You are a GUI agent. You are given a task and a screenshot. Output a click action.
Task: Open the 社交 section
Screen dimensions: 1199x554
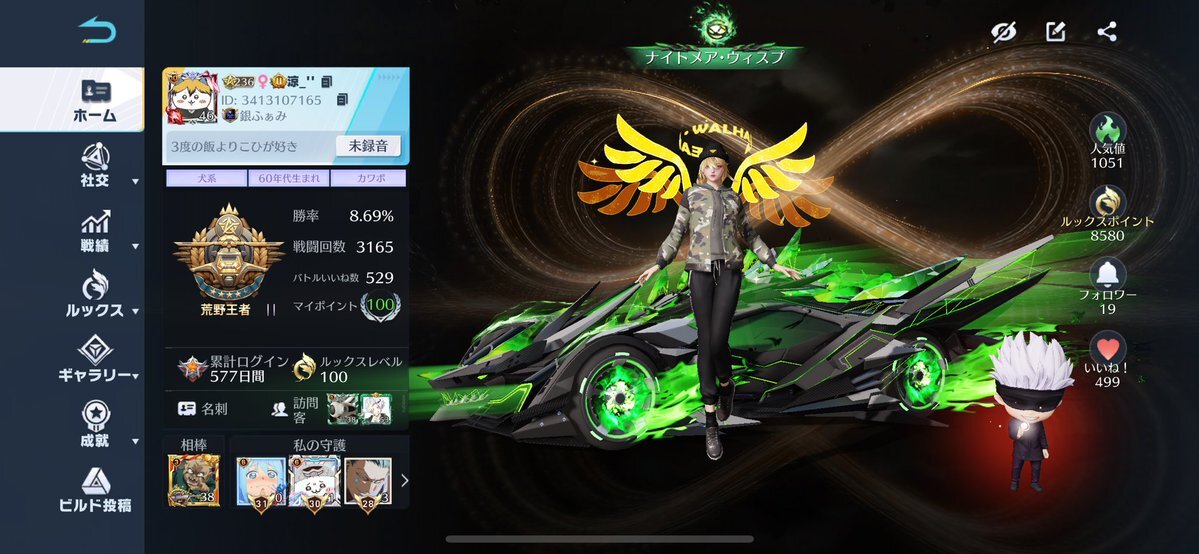pos(95,166)
